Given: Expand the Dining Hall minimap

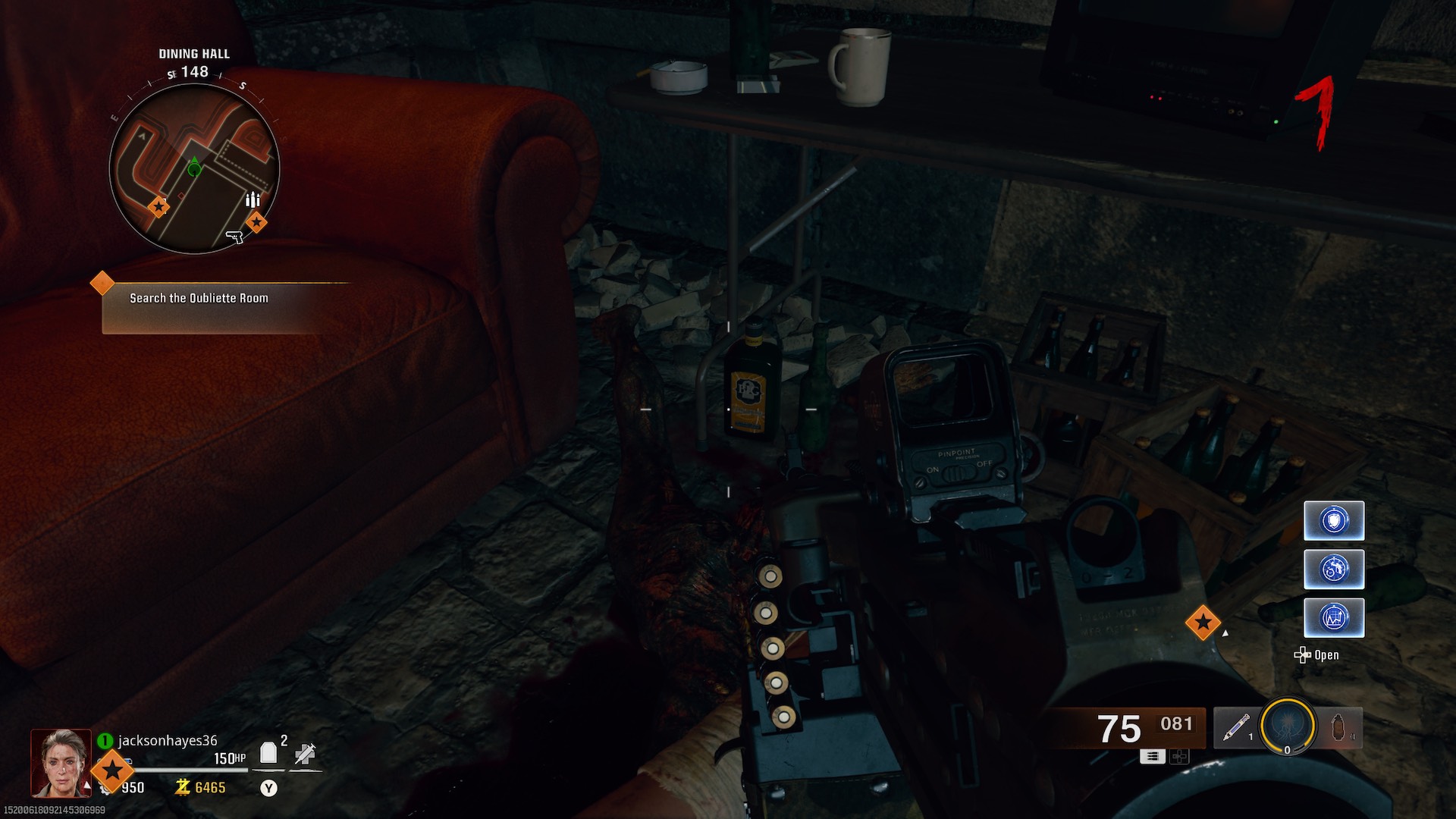Looking at the screenshot, I should (196, 168).
